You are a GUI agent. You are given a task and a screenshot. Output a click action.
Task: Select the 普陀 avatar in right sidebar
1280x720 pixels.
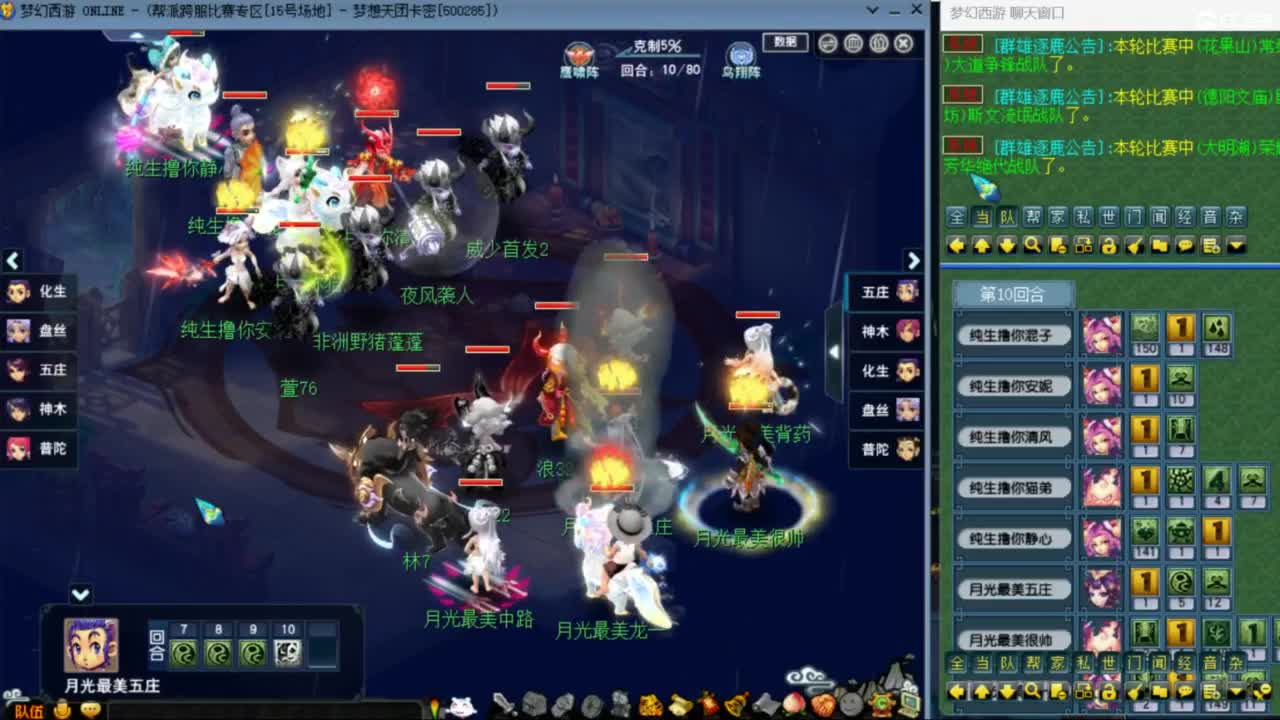908,450
